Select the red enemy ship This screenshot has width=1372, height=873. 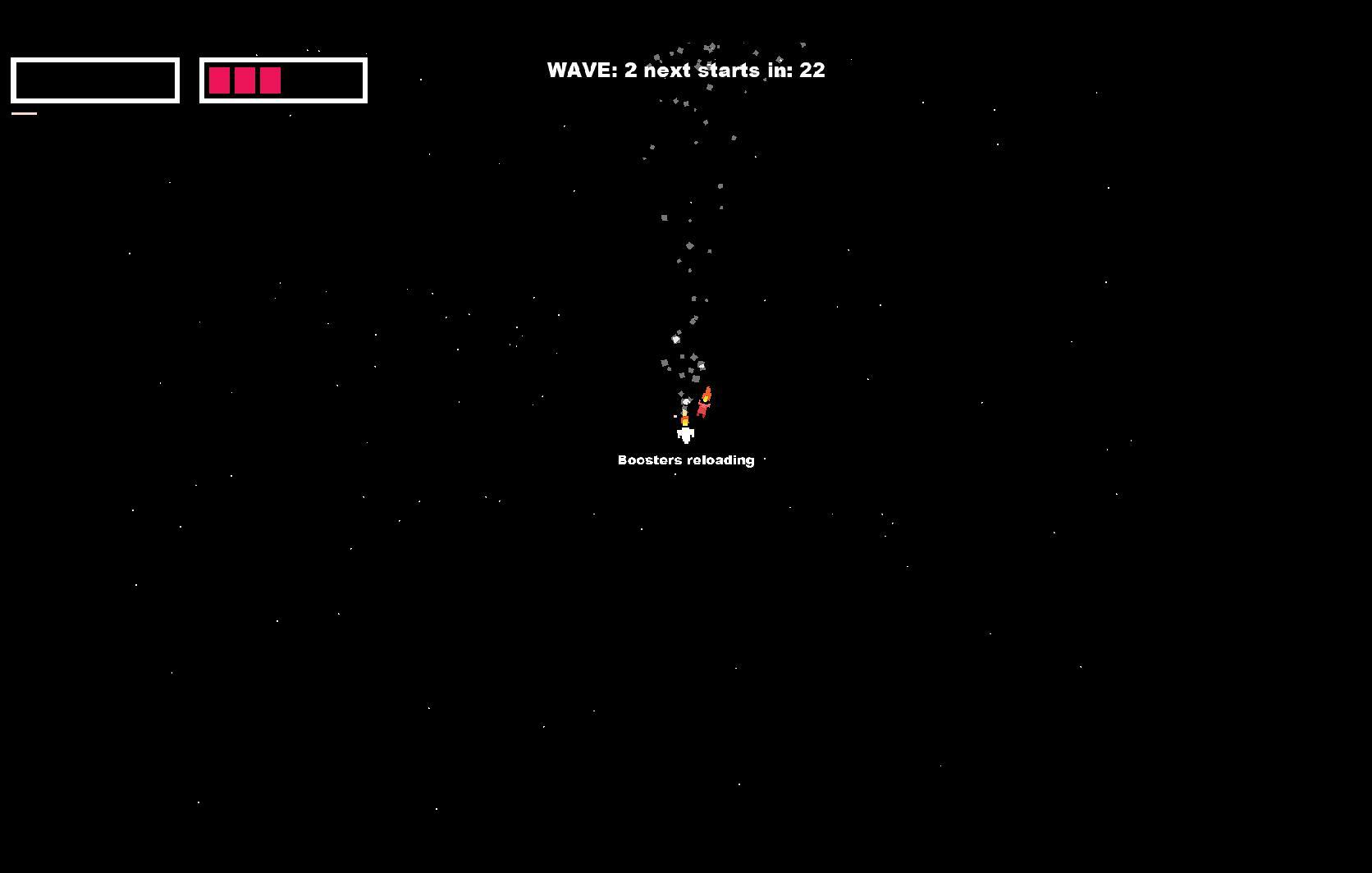(703, 409)
